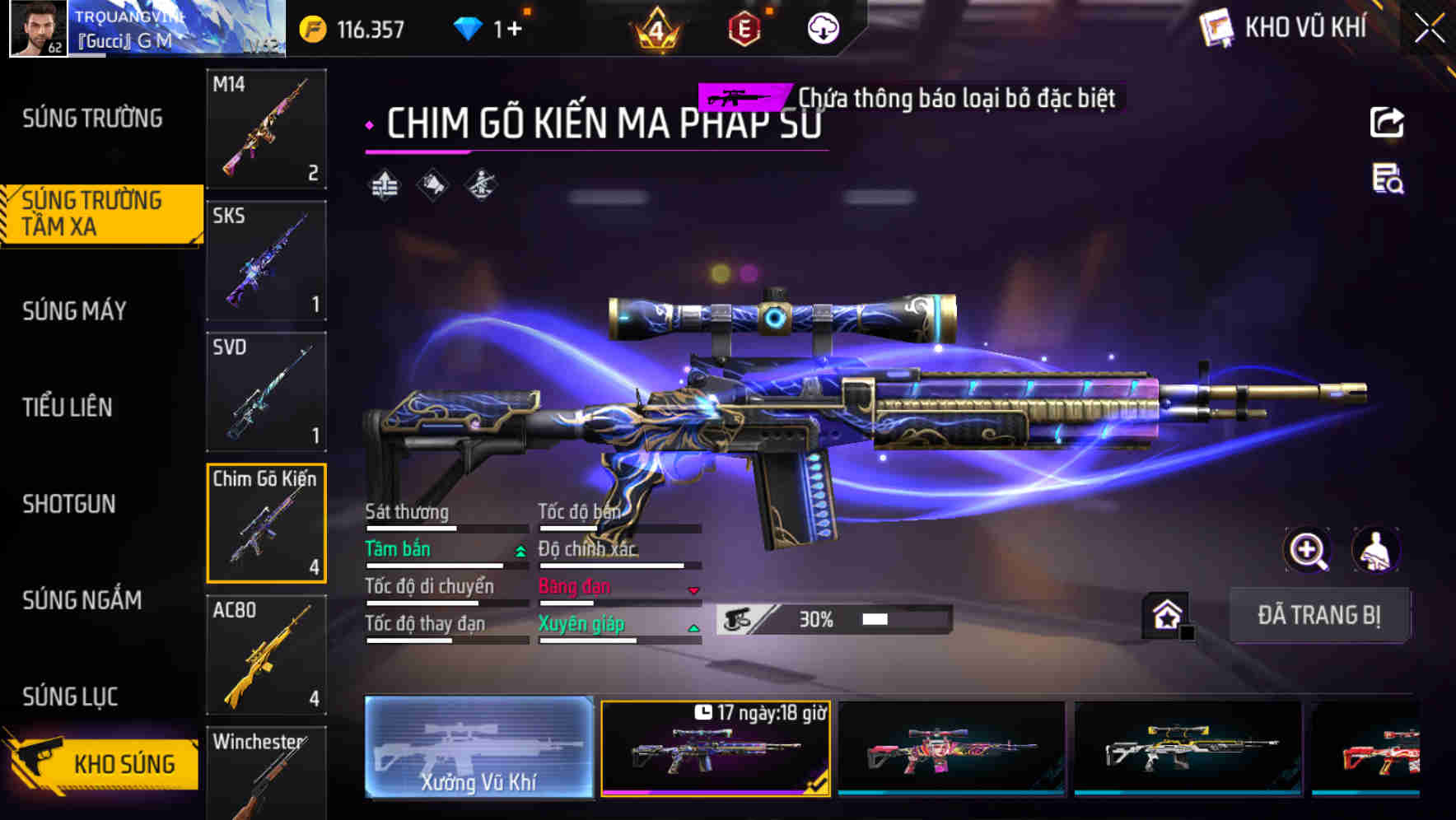Image resolution: width=1456 pixels, height=820 pixels.
Task: Open the SHOTGUN weapon category
Action: (x=70, y=504)
